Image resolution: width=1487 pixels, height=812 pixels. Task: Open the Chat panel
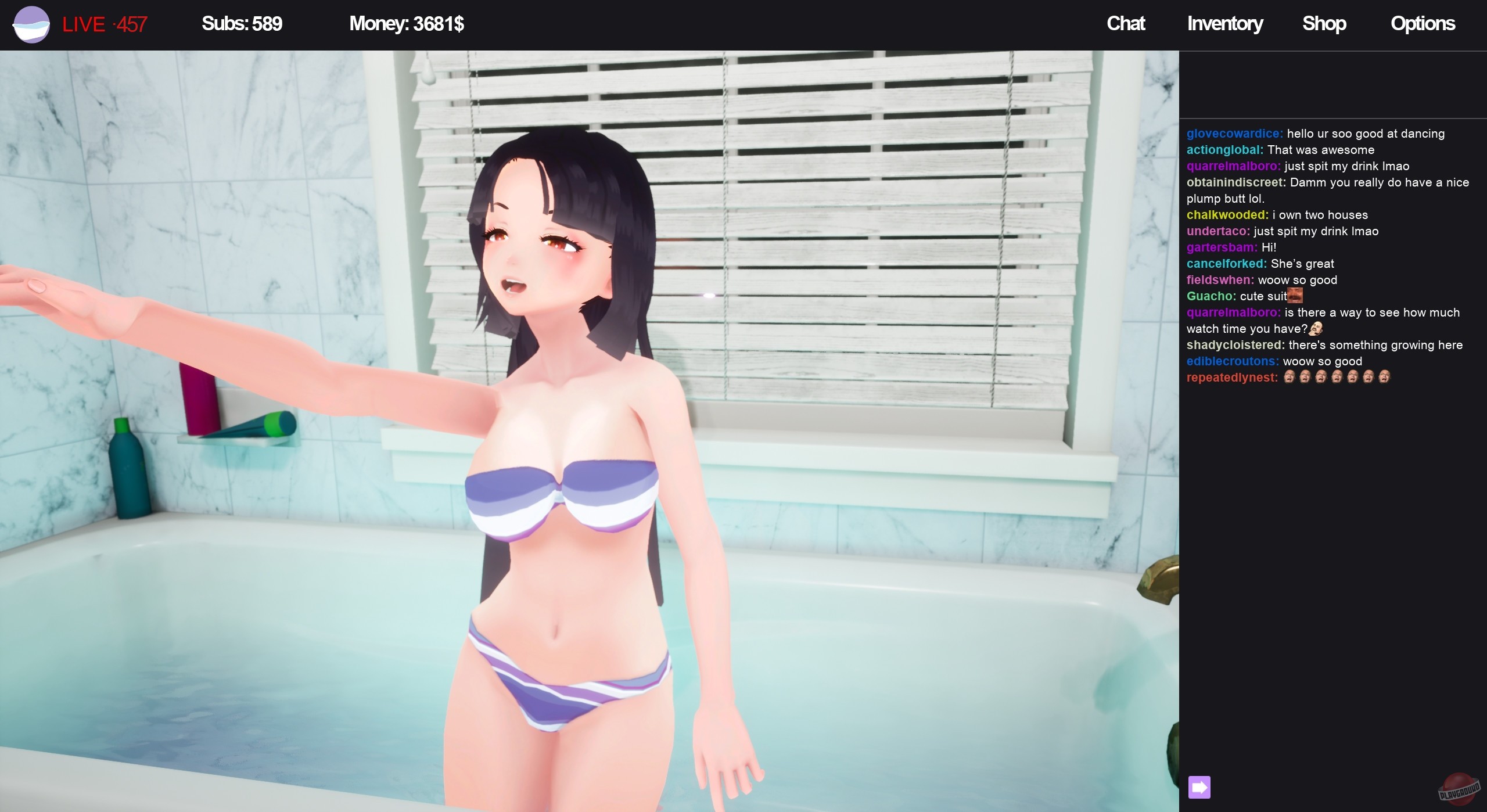(x=1126, y=24)
